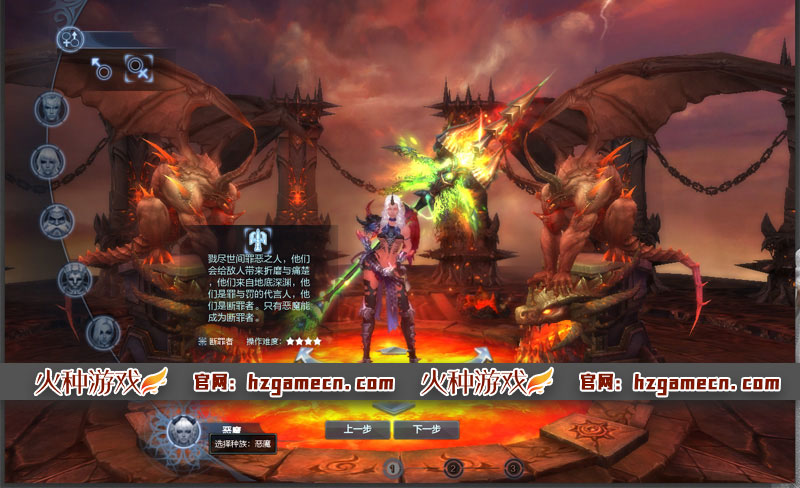The height and width of the screenshot is (488, 800).
Task: Click the demon race portrait medallion
Action: point(183,432)
